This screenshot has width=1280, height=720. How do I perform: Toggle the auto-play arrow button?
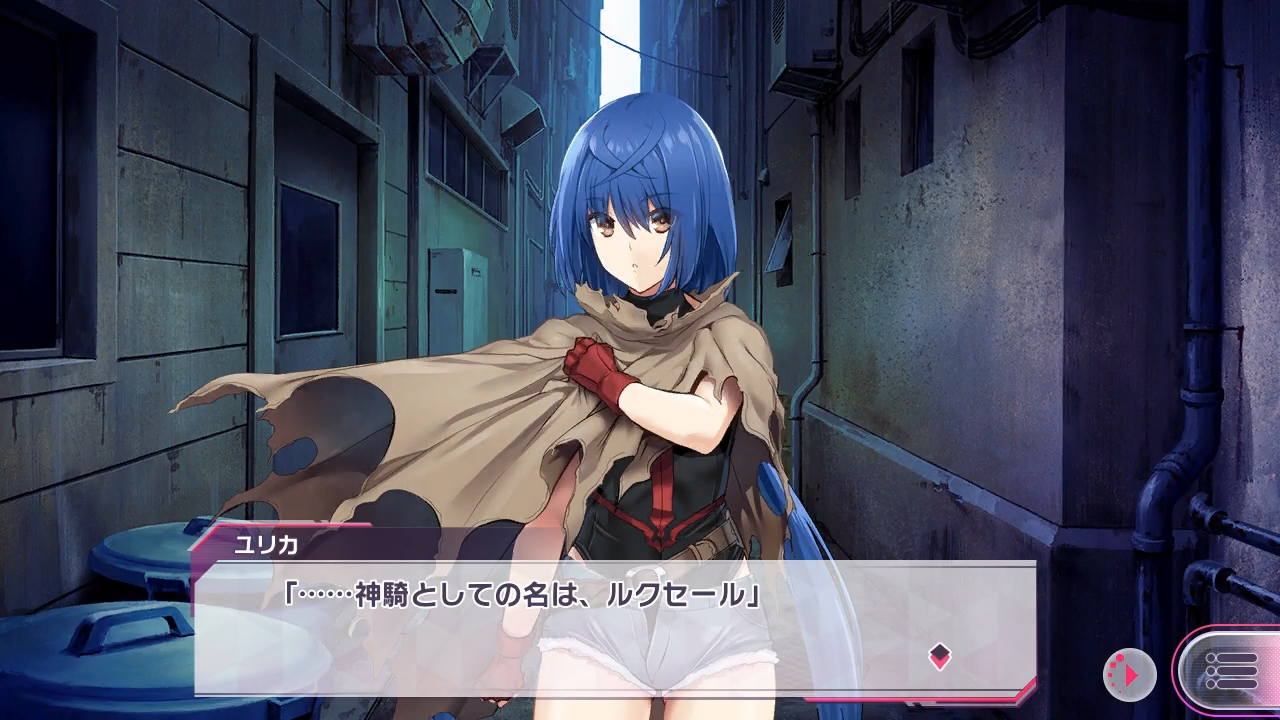(1130, 674)
